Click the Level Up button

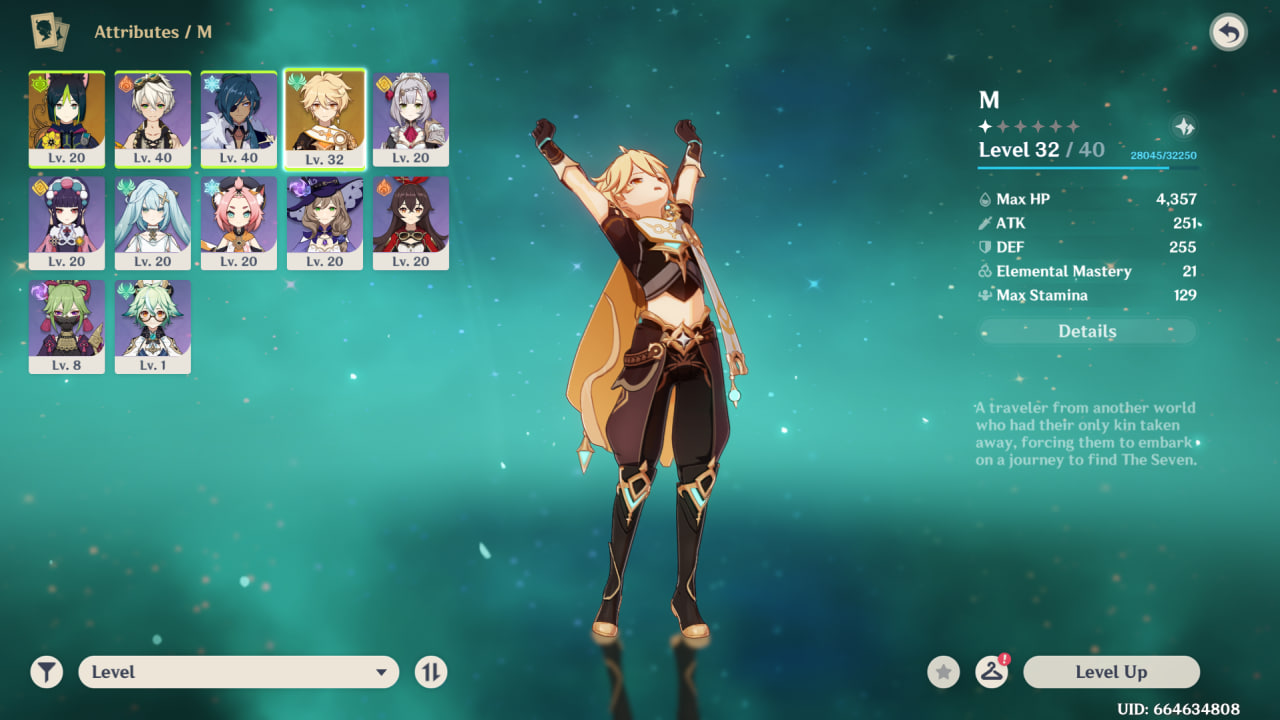point(1111,672)
